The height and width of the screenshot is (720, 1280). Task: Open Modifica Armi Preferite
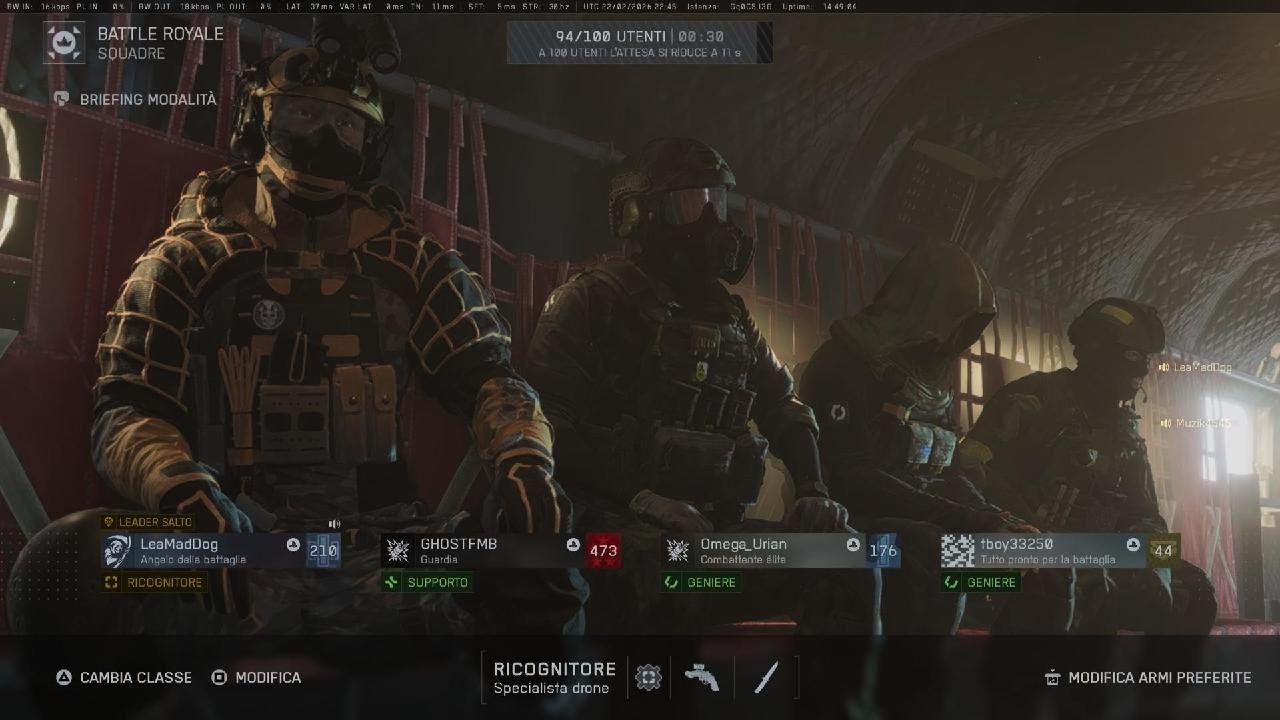click(x=1148, y=677)
